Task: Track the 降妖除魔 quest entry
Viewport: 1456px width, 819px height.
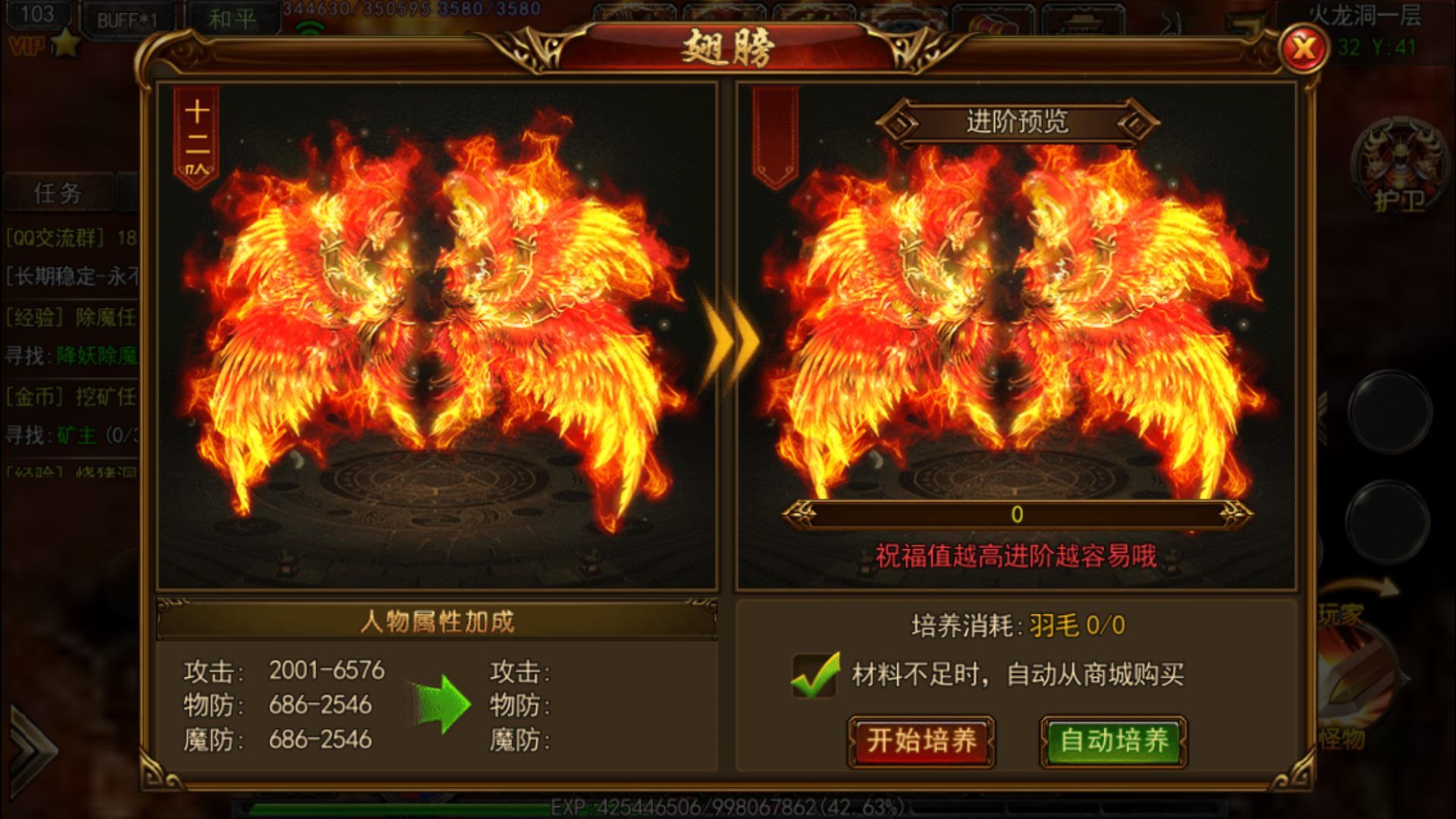Action: [96, 356]
